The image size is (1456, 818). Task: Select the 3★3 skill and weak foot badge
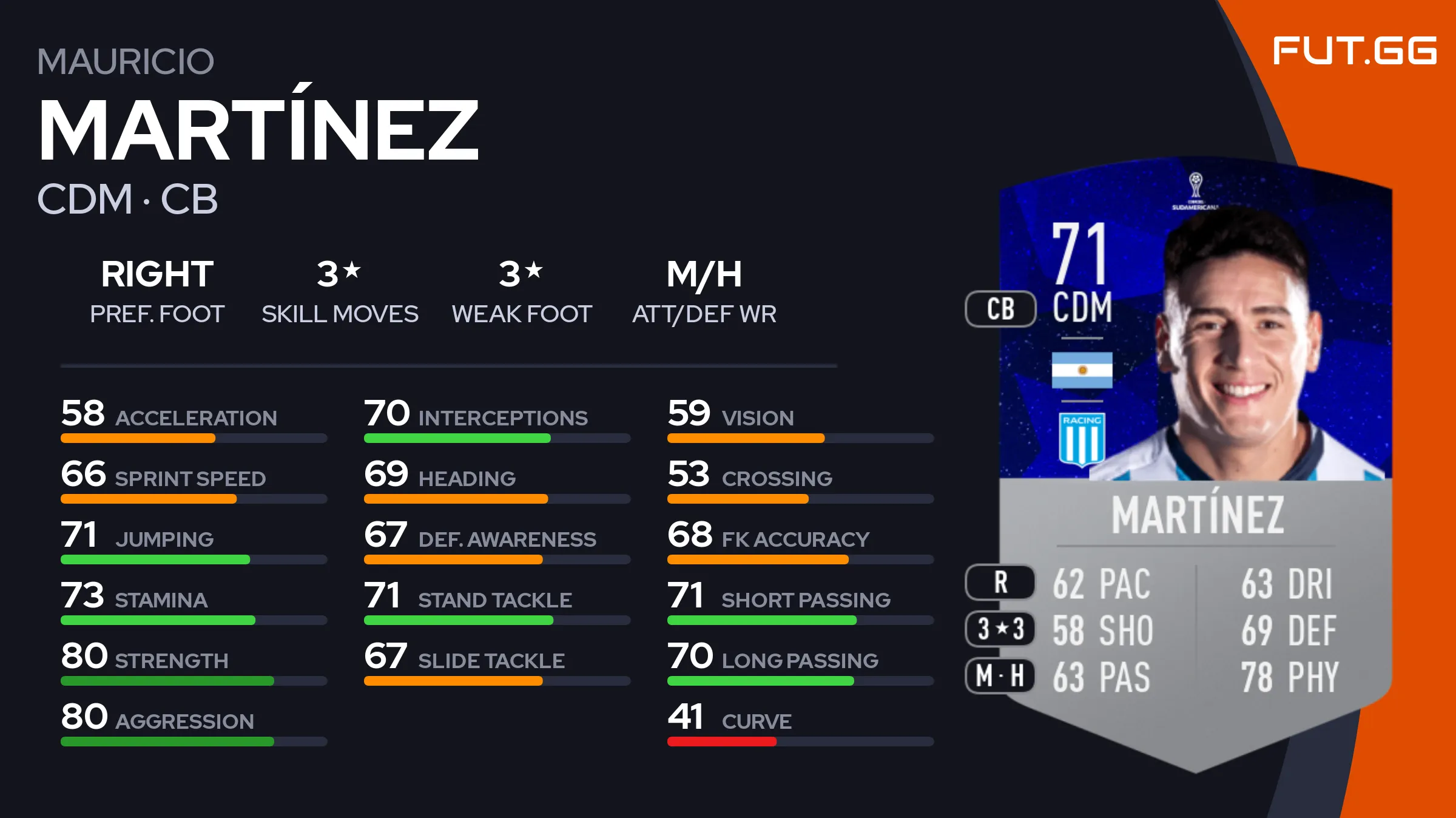tap(1000, 629)
